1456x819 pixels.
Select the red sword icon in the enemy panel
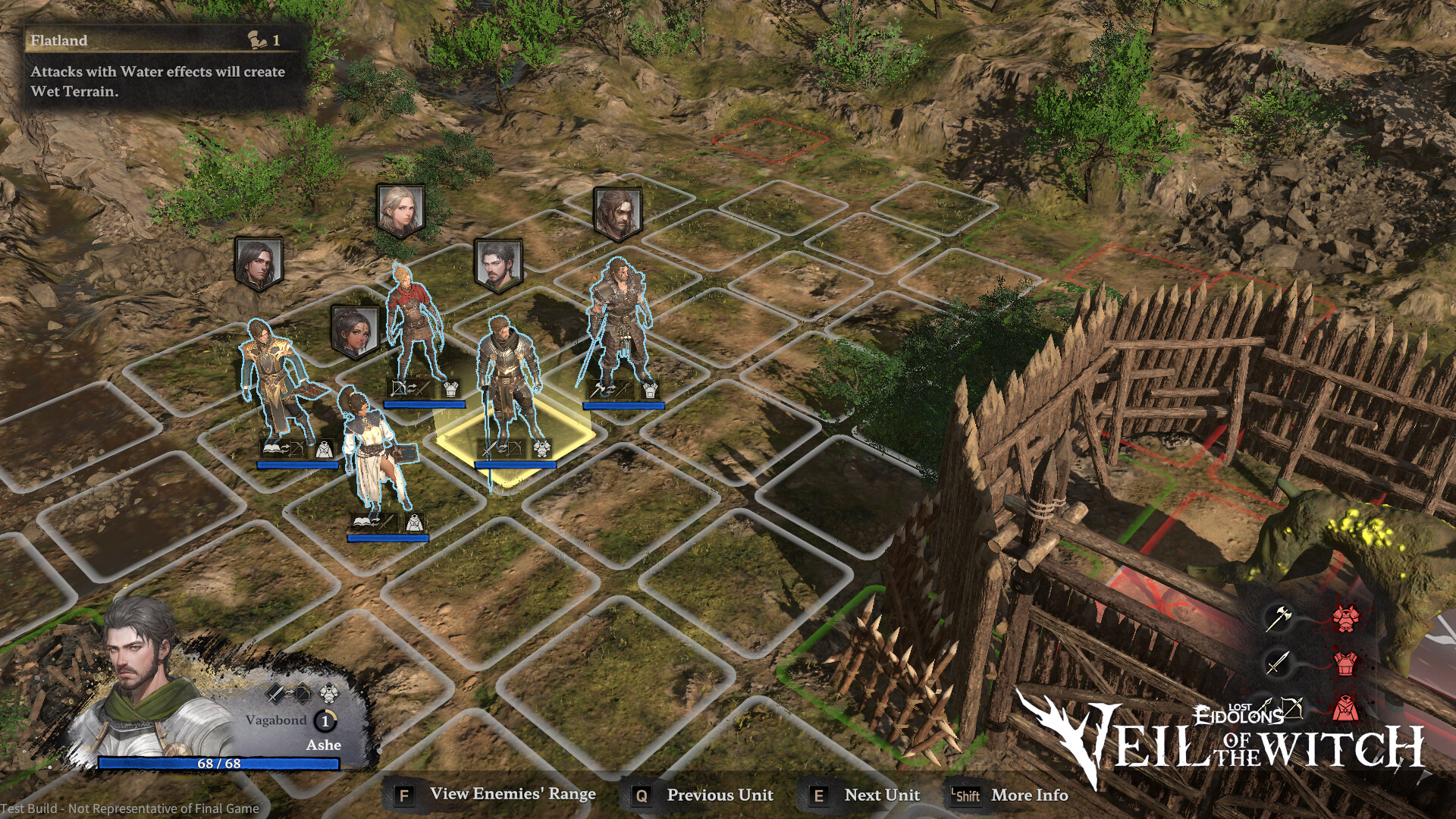pyautogui.click(x=1278, y=663)
